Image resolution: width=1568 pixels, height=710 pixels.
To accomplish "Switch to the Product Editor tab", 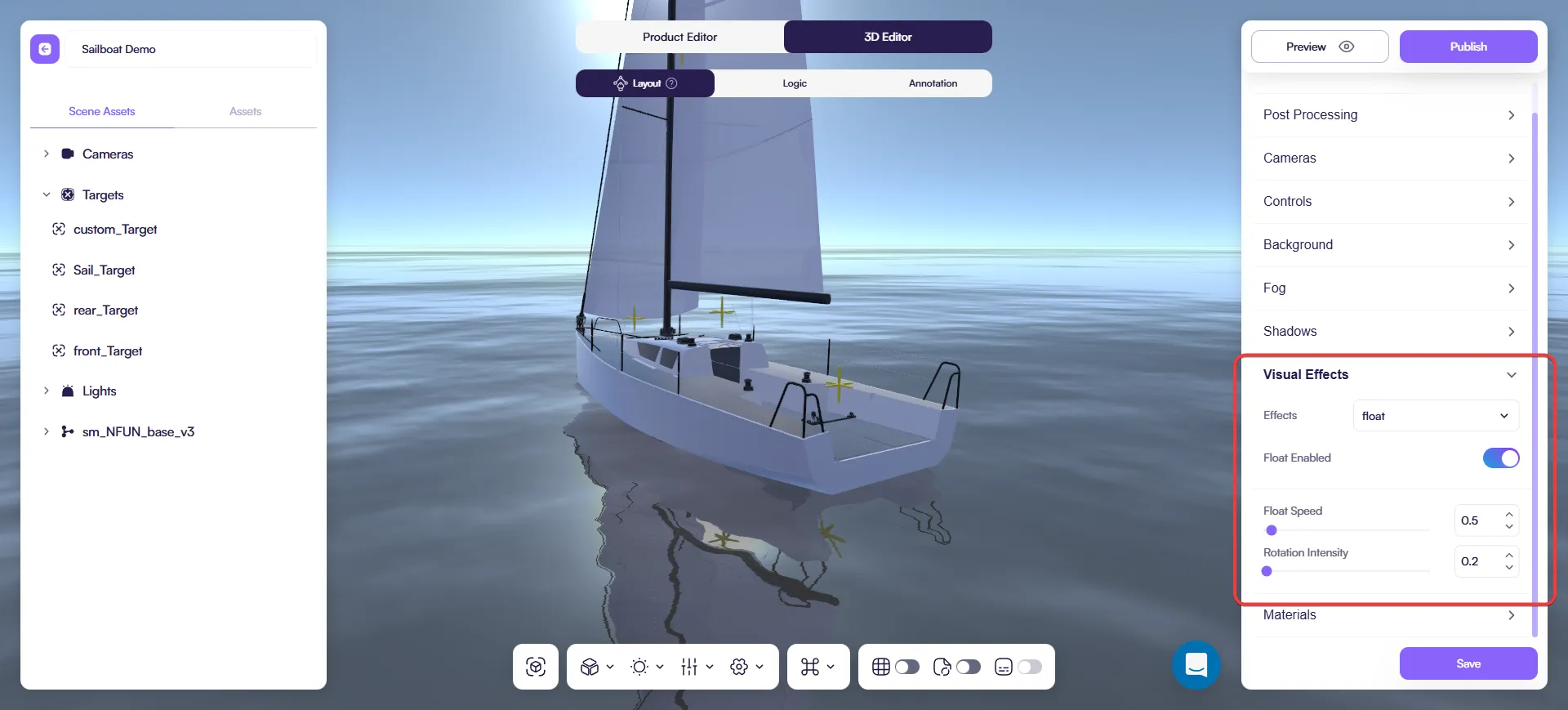I will (679, 37).
